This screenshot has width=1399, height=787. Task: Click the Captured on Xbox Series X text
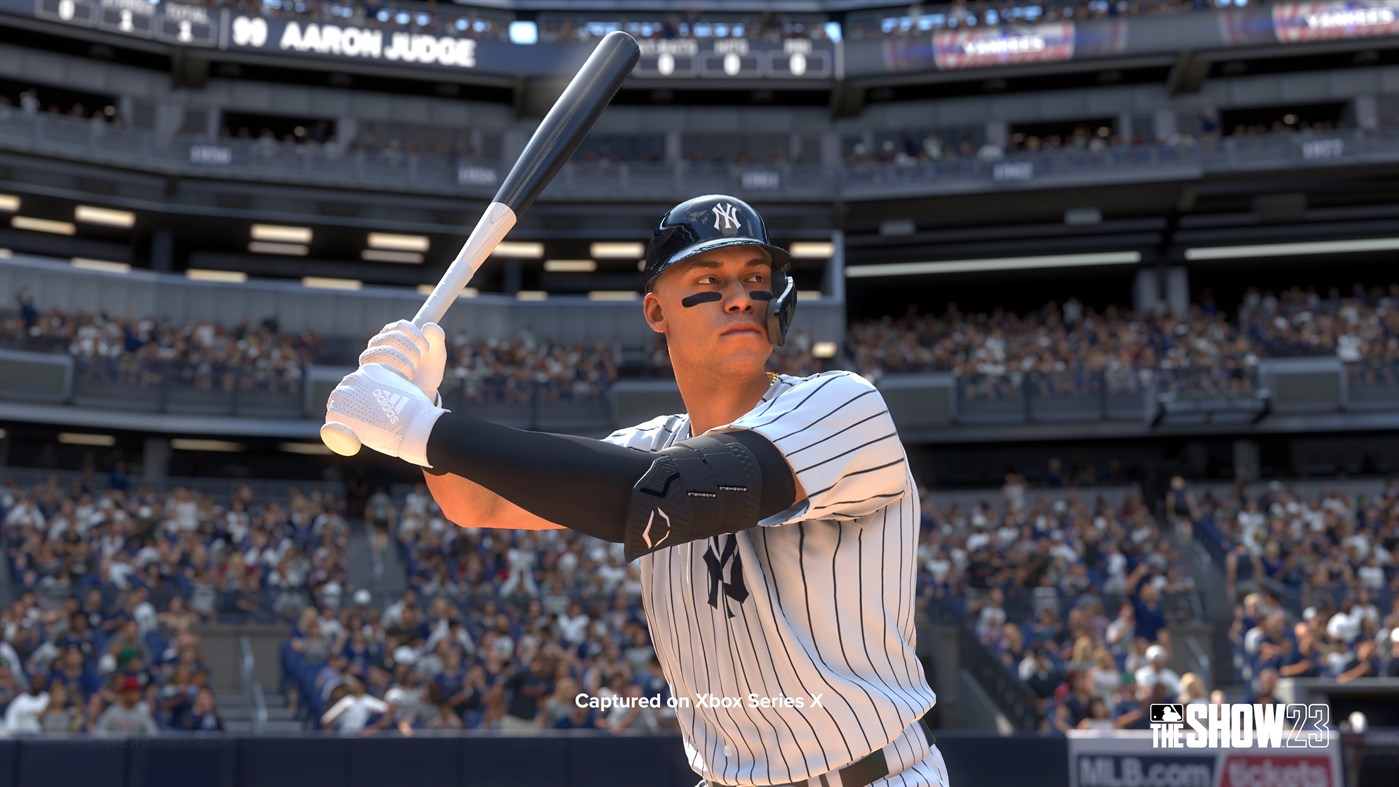(x=700, y=701)
